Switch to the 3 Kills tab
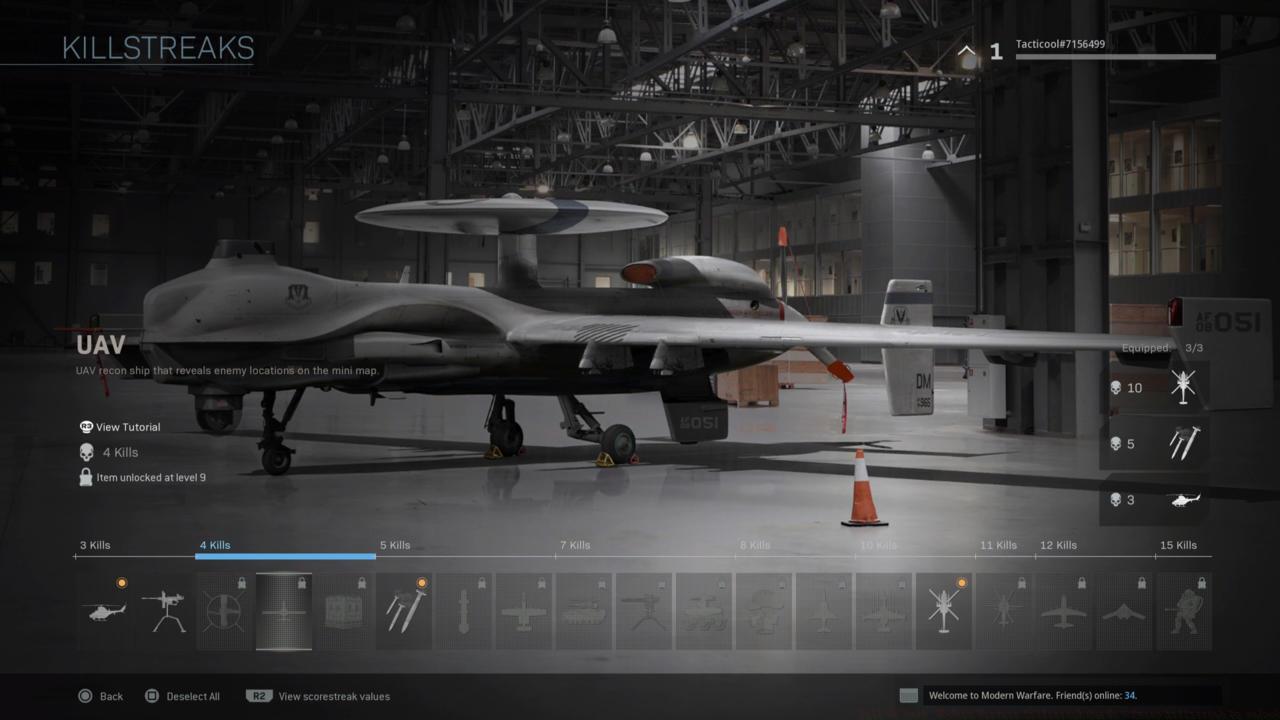 95,545
